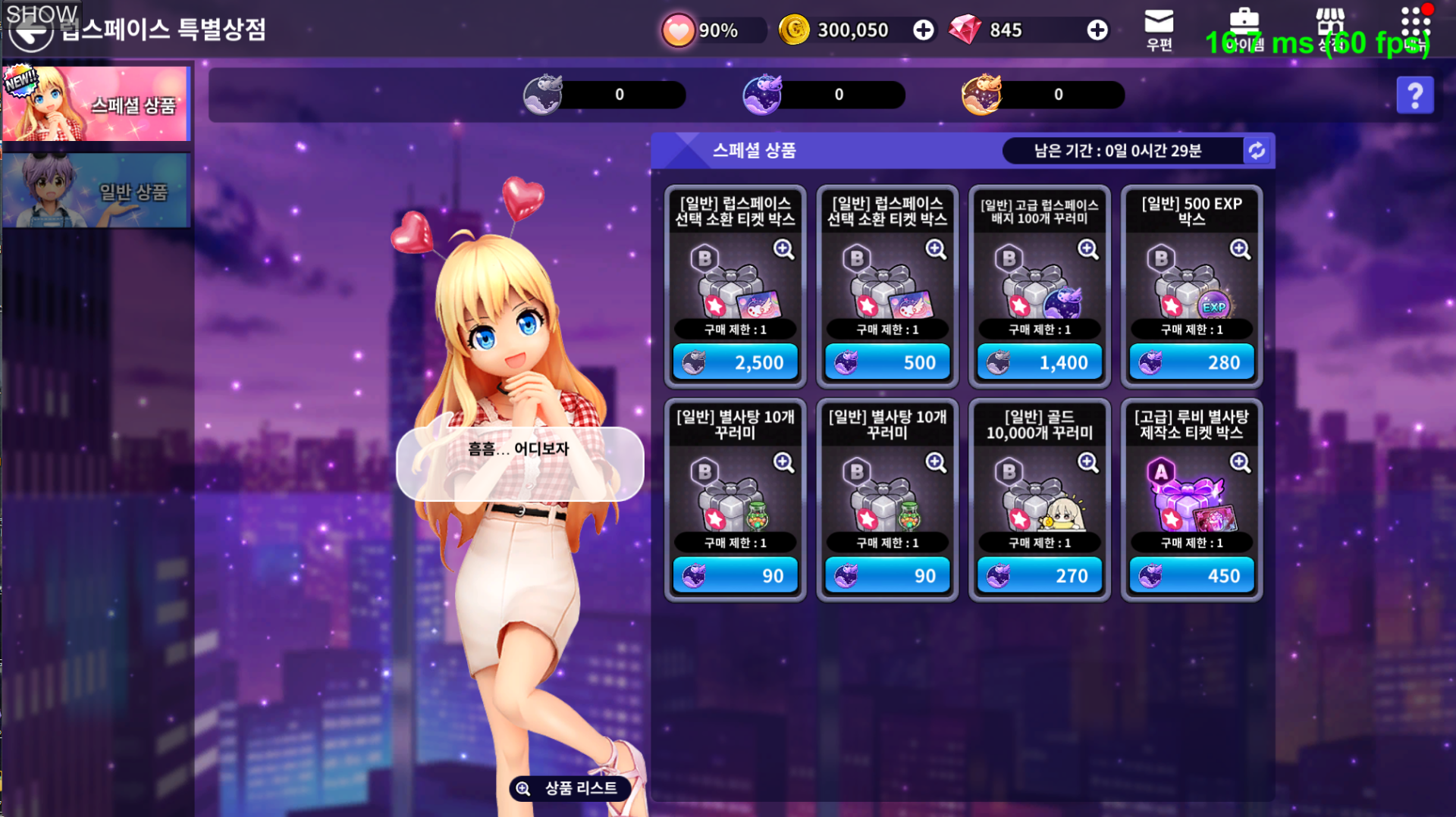Image resolution: width=1456 pixels, height=817 pixels.
Task: Buy the 500 EXP box for 280
Action: (x=1191, y=362)
